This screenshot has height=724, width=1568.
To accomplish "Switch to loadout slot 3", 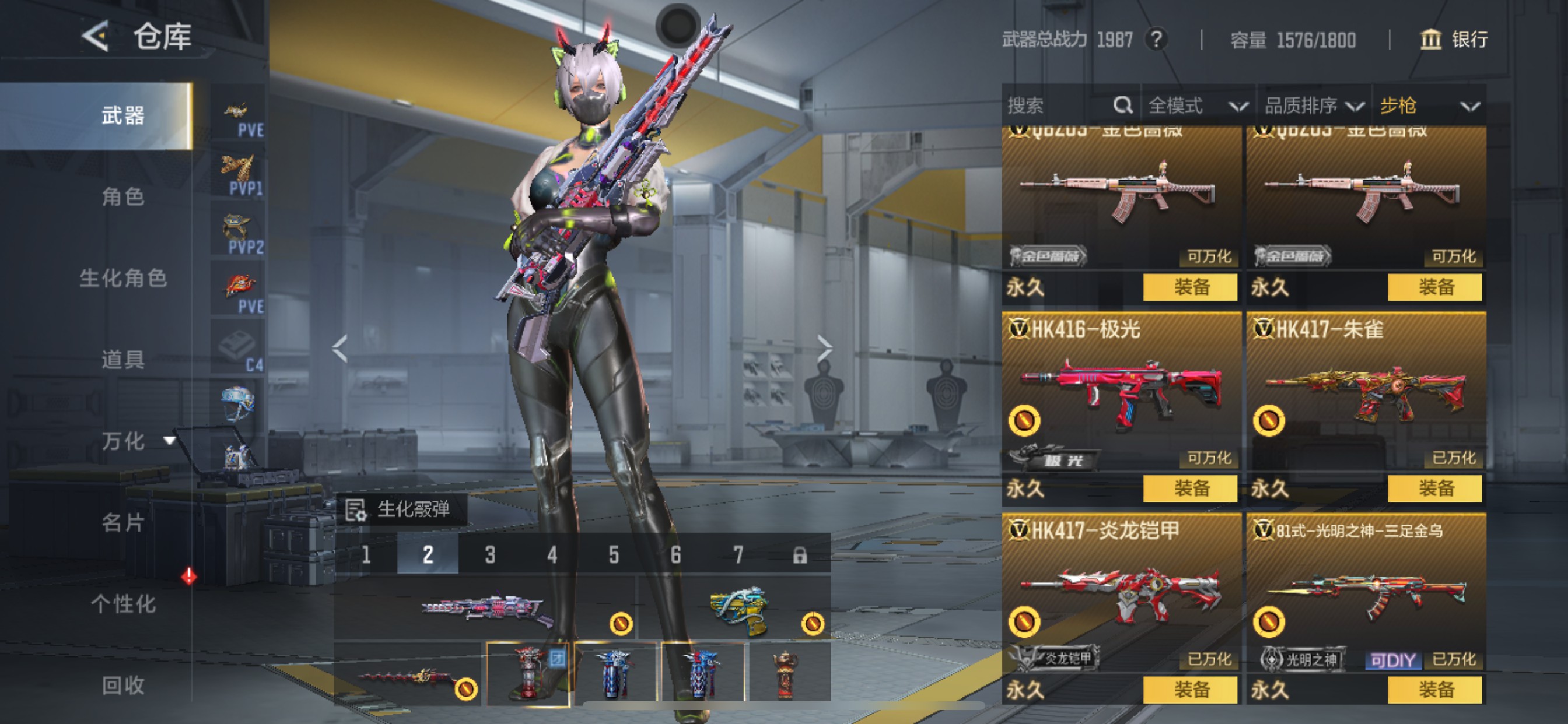I will coord(490,555).
